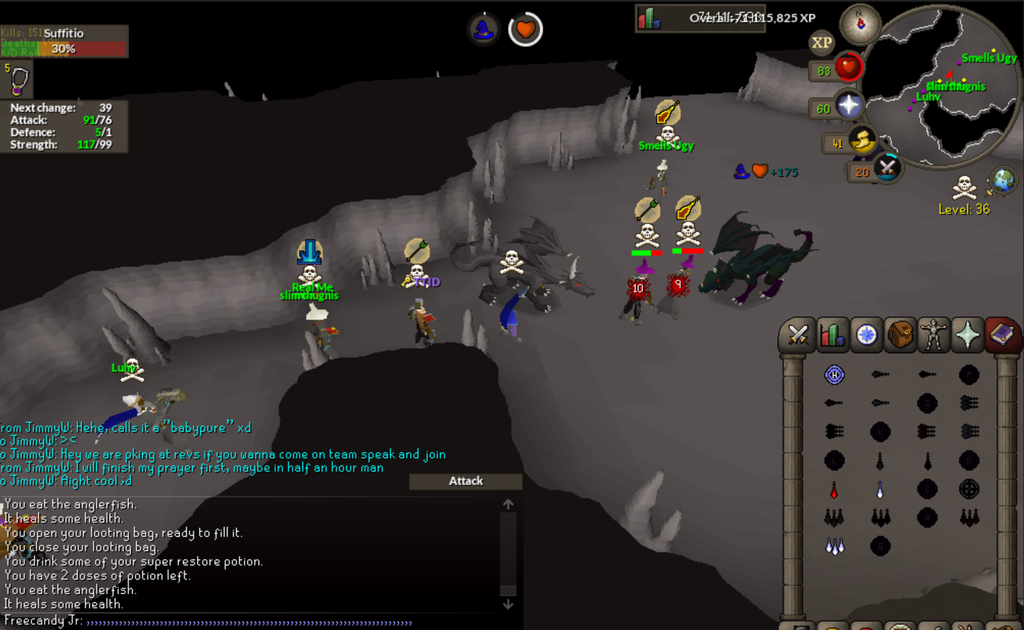Cast the home teleport spell icon
1024x630 pixels.
click(834, 375)
